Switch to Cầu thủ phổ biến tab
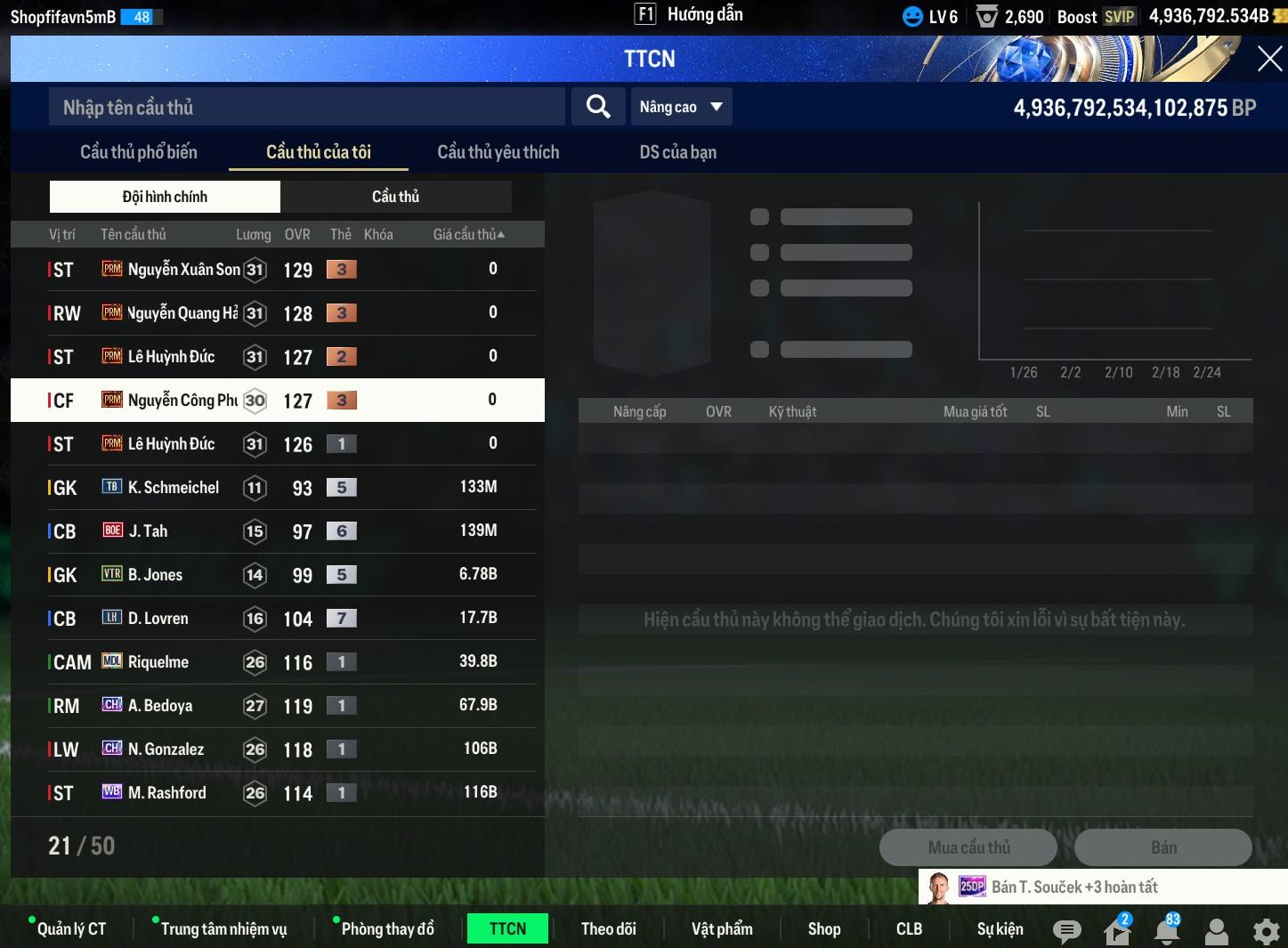1288x948 pixels. [x=139, y=152]
